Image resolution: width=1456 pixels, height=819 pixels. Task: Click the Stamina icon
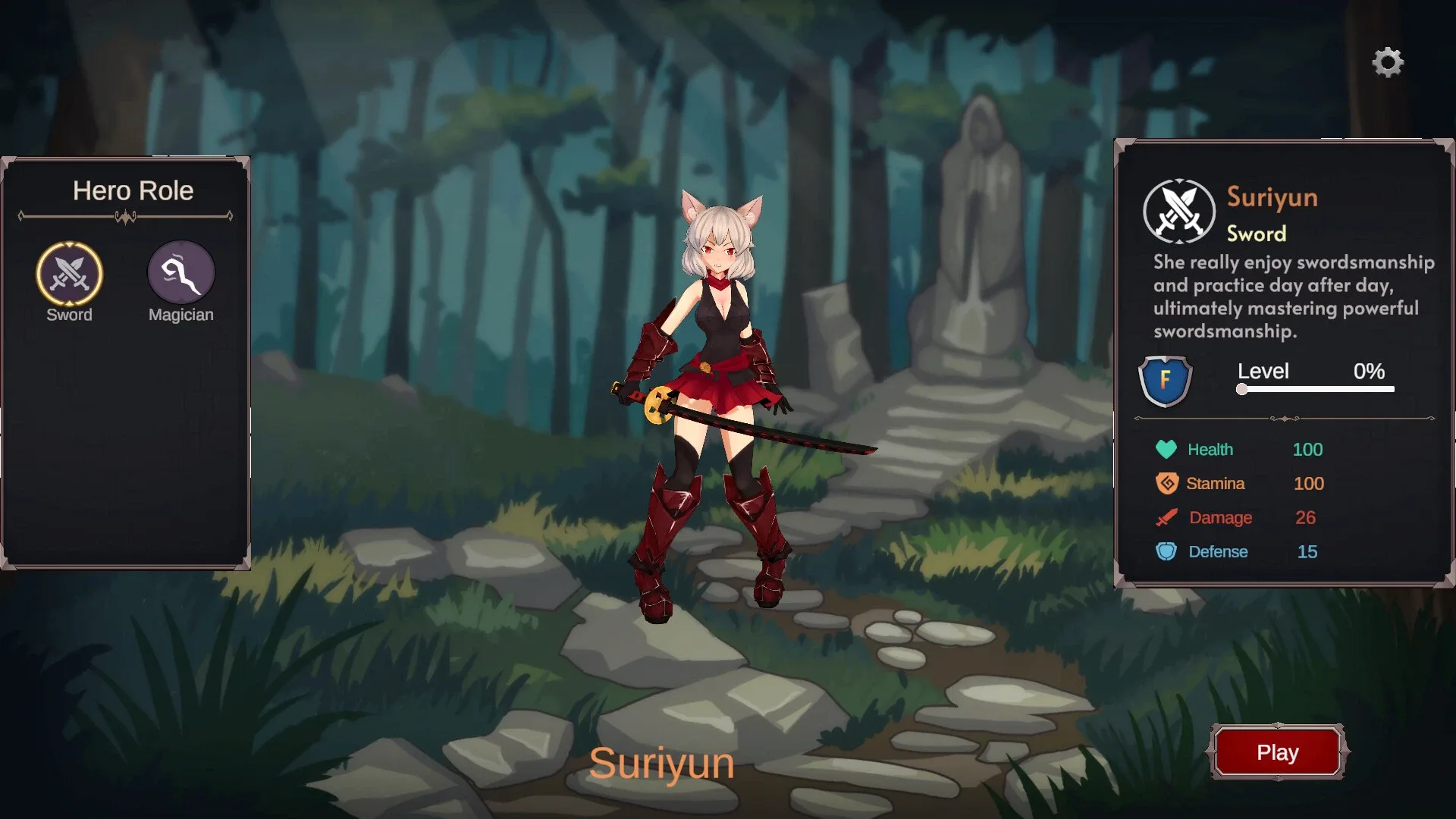point(1168,483)
